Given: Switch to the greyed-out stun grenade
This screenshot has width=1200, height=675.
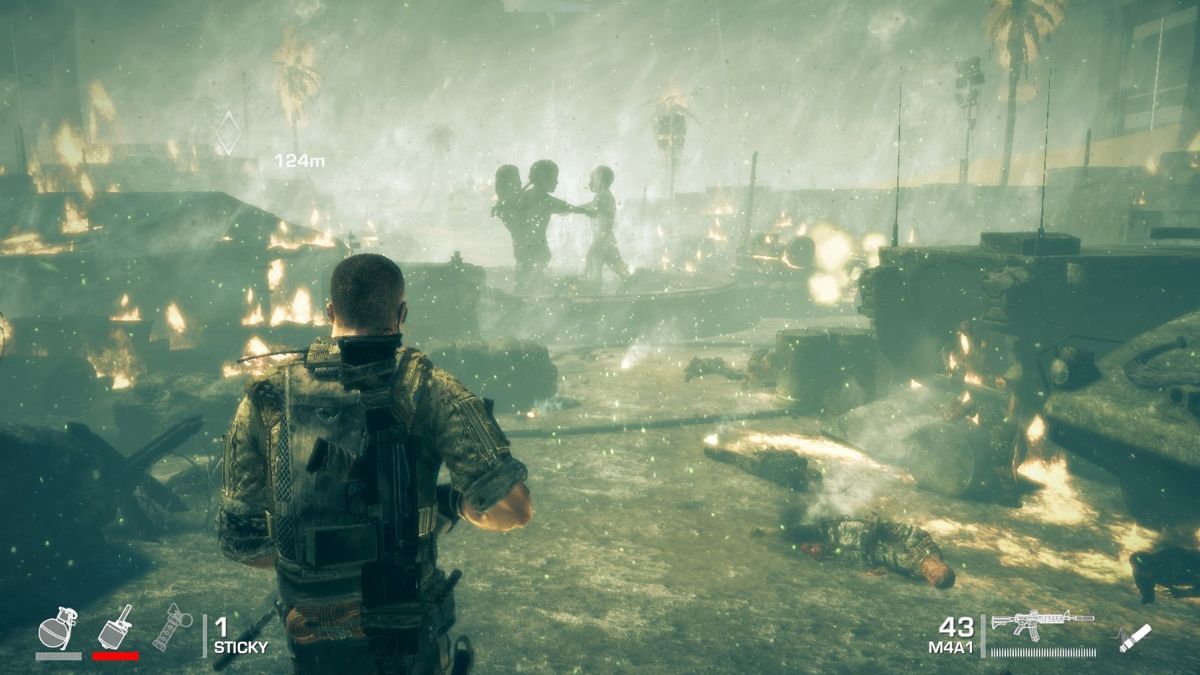Looking at the screenshot, I should tap(172, 627).
